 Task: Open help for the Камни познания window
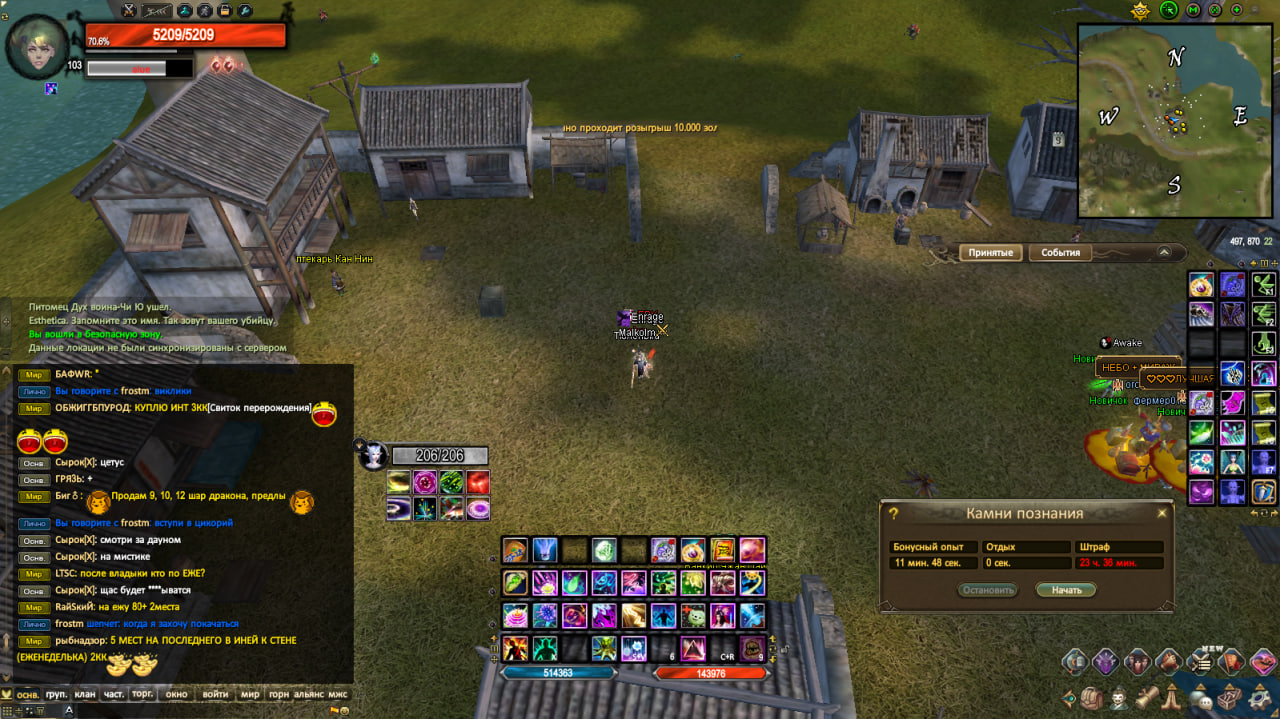point(893,513)
